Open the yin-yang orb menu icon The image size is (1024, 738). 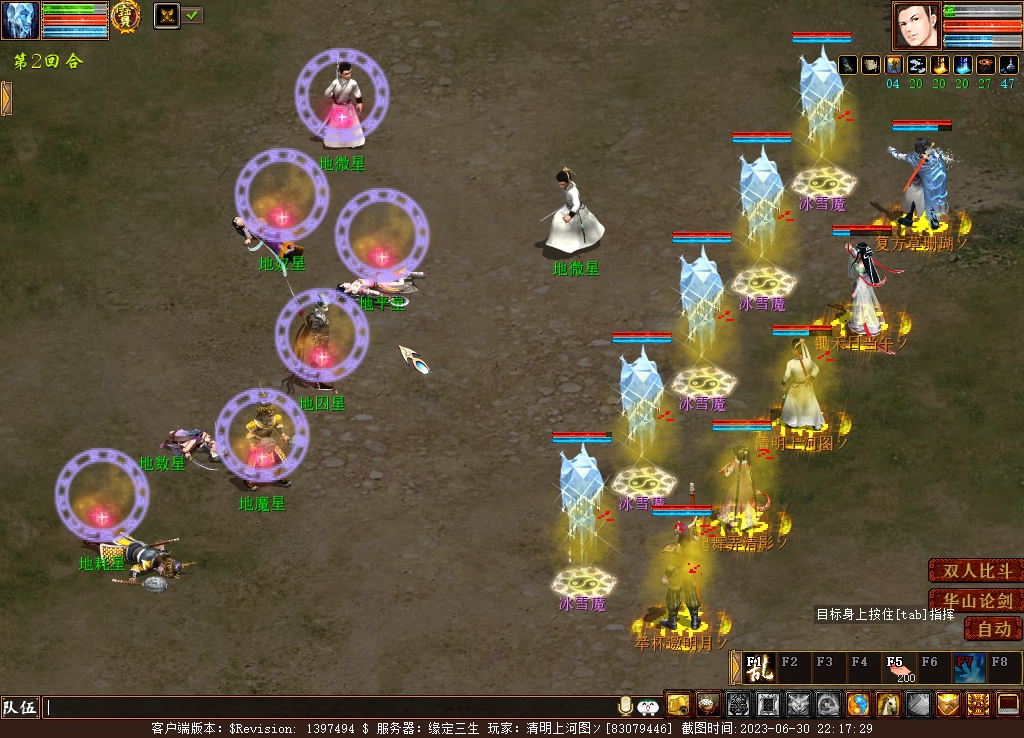[859, 704]
